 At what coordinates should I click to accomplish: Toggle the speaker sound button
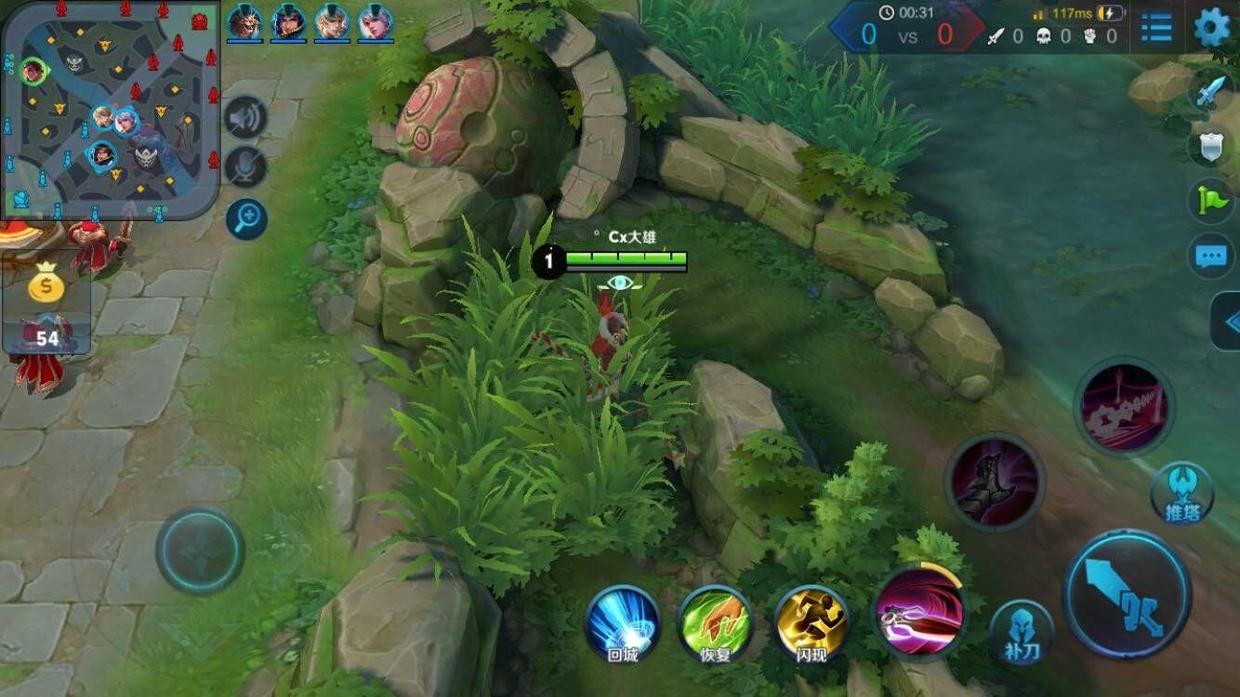click(245, 118)
